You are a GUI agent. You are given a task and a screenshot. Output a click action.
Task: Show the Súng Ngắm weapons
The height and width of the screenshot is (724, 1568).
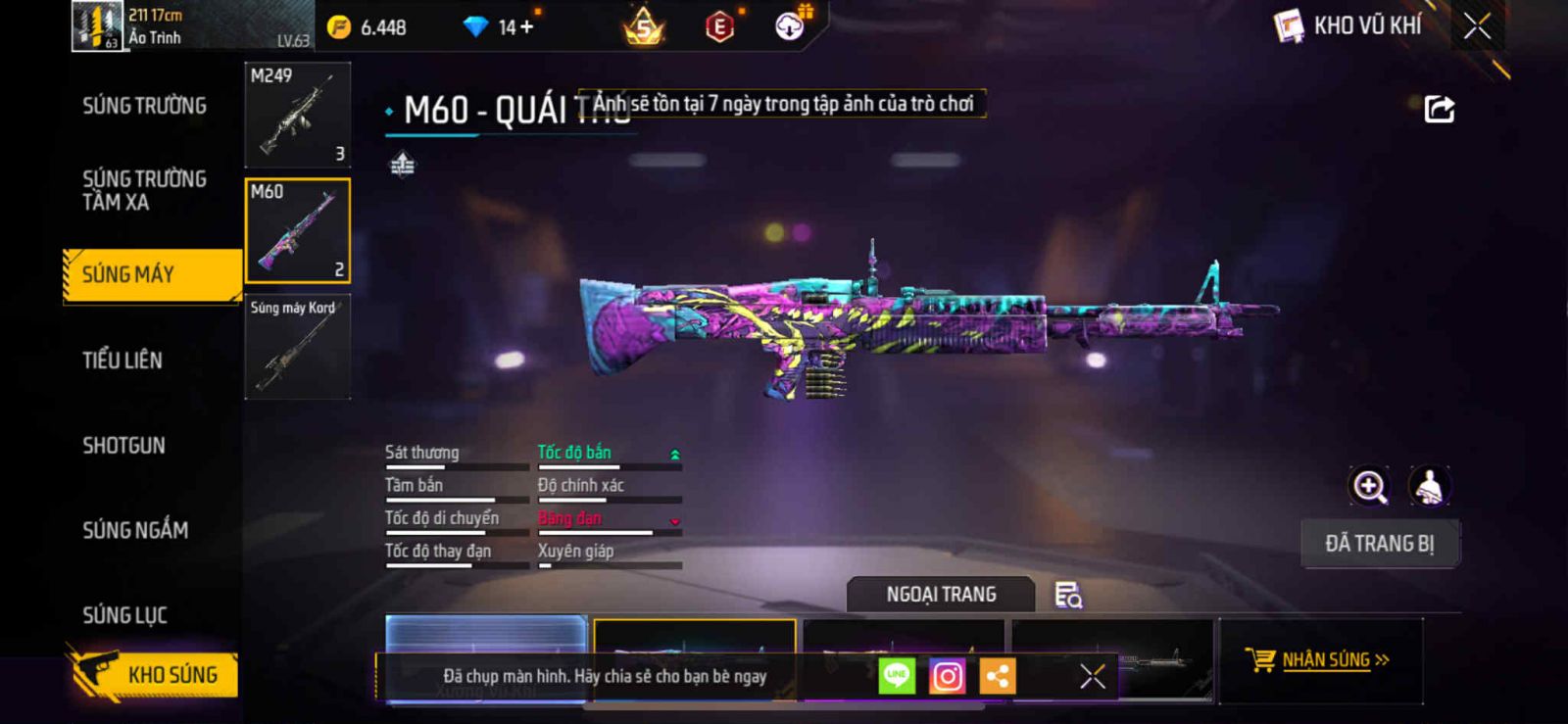click(x=135, y=530)
